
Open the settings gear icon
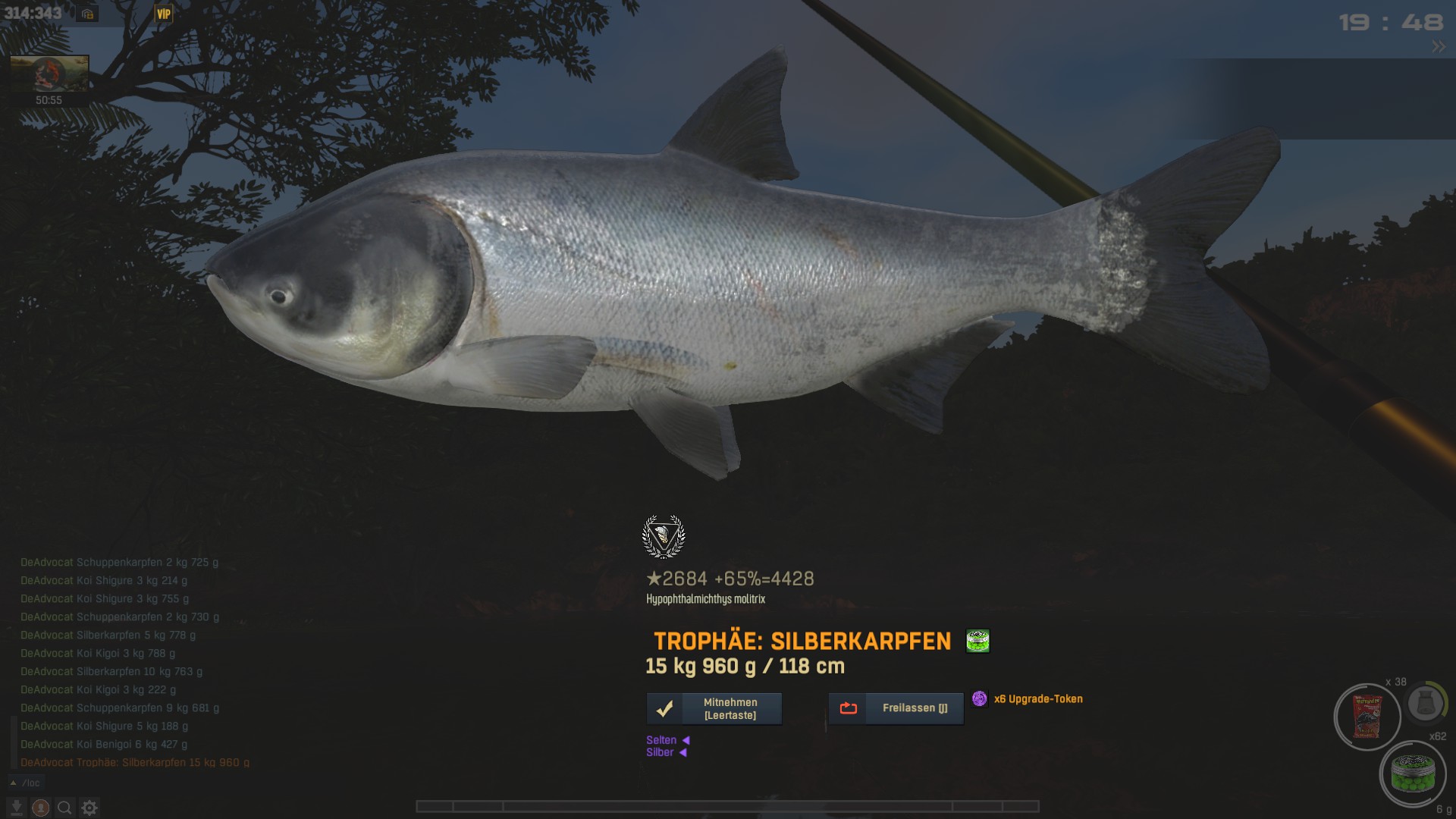[89, 808]
